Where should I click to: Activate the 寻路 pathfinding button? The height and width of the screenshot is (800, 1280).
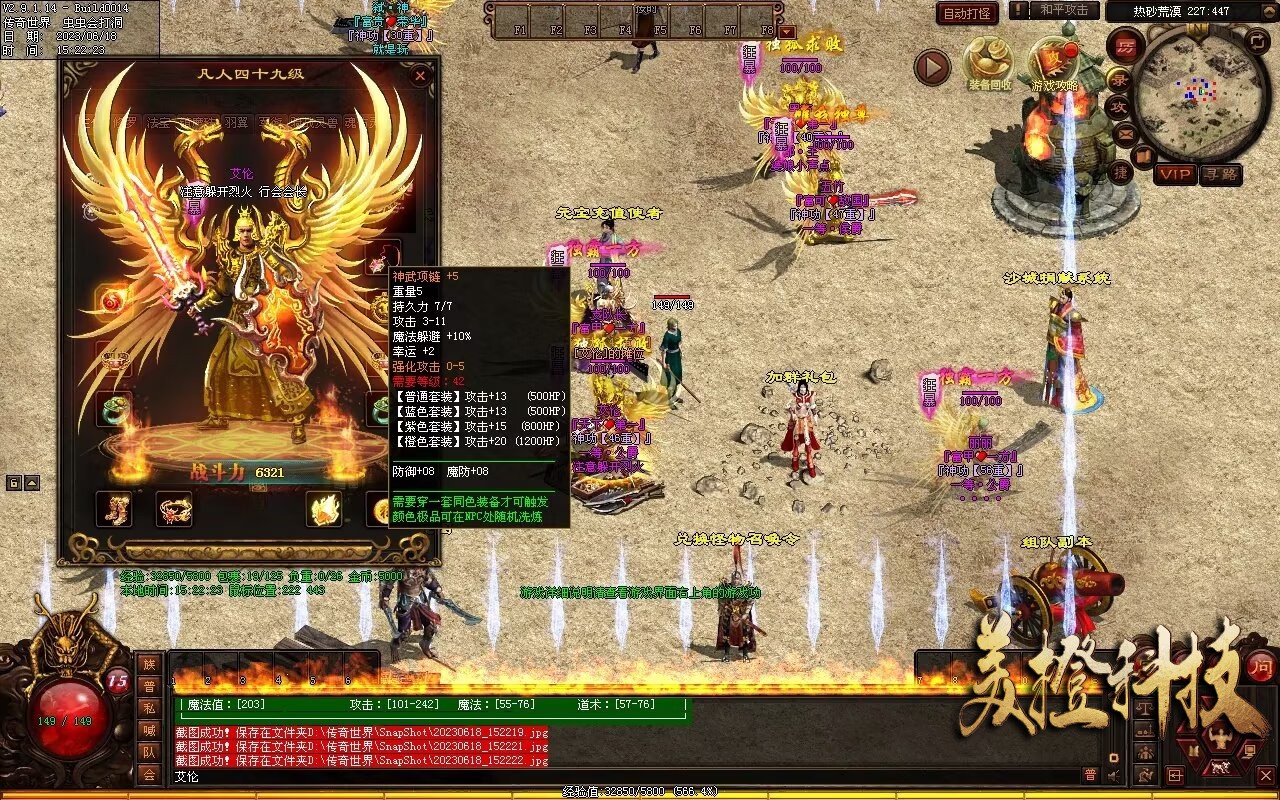[x=1220, y=174]
